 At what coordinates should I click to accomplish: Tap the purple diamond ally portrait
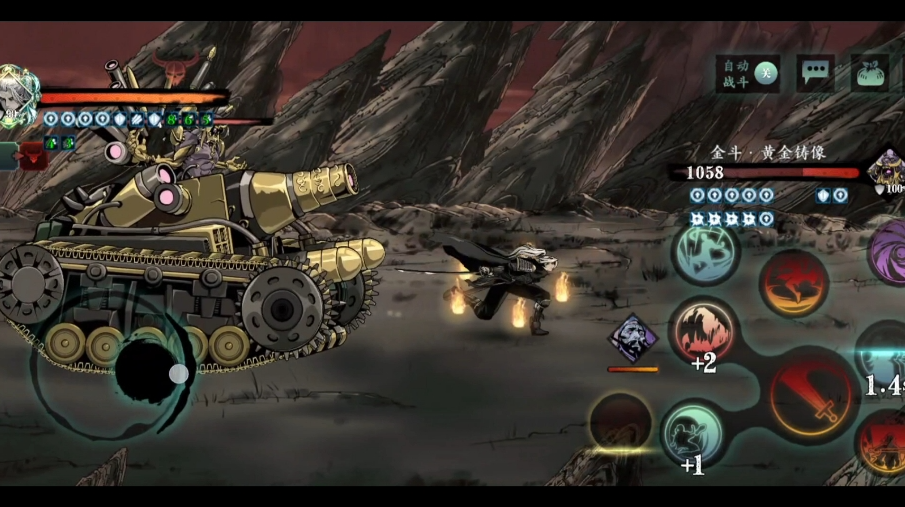[x=633, y=338]
